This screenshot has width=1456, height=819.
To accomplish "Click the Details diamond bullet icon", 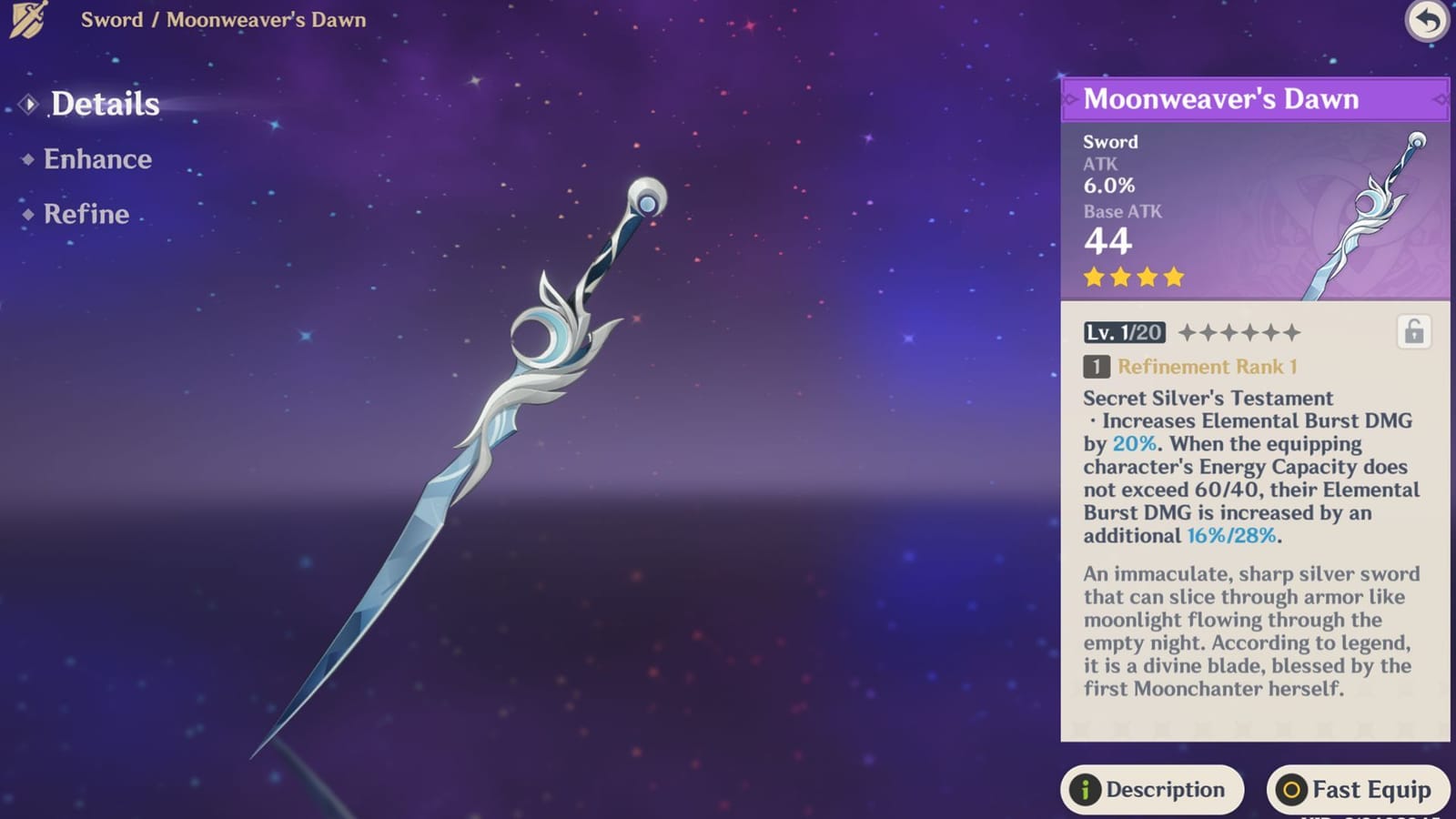I will pos(30,104).
